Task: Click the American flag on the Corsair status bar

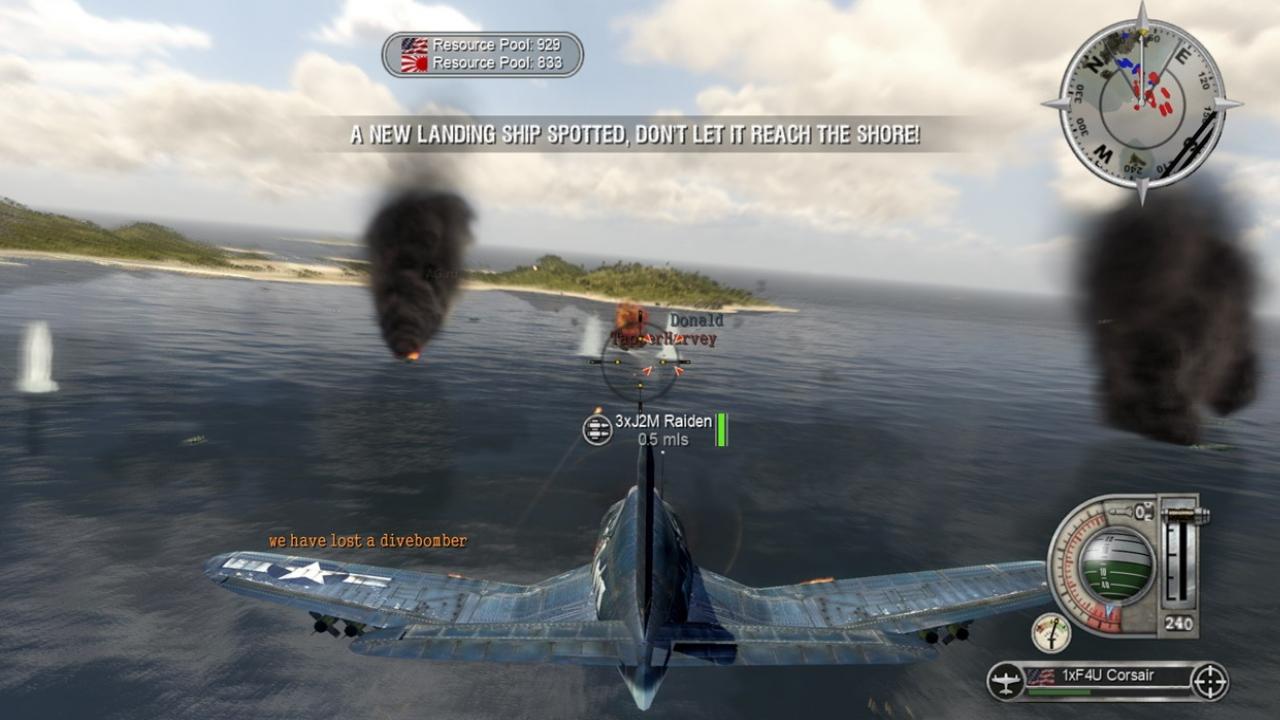Action: (1042, 677)
